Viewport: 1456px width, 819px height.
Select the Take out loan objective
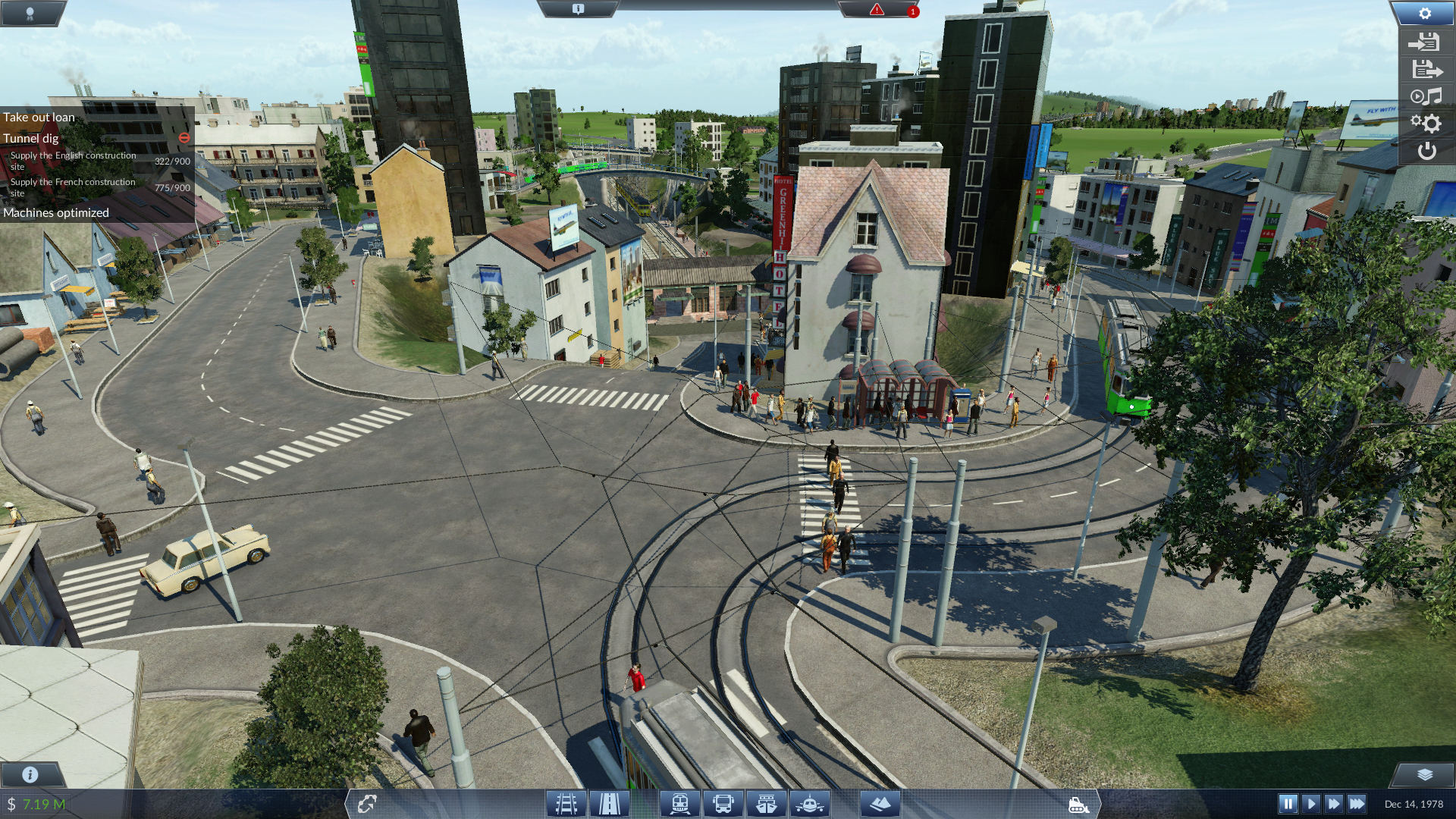pyautogui.click(x=39, y=118)
